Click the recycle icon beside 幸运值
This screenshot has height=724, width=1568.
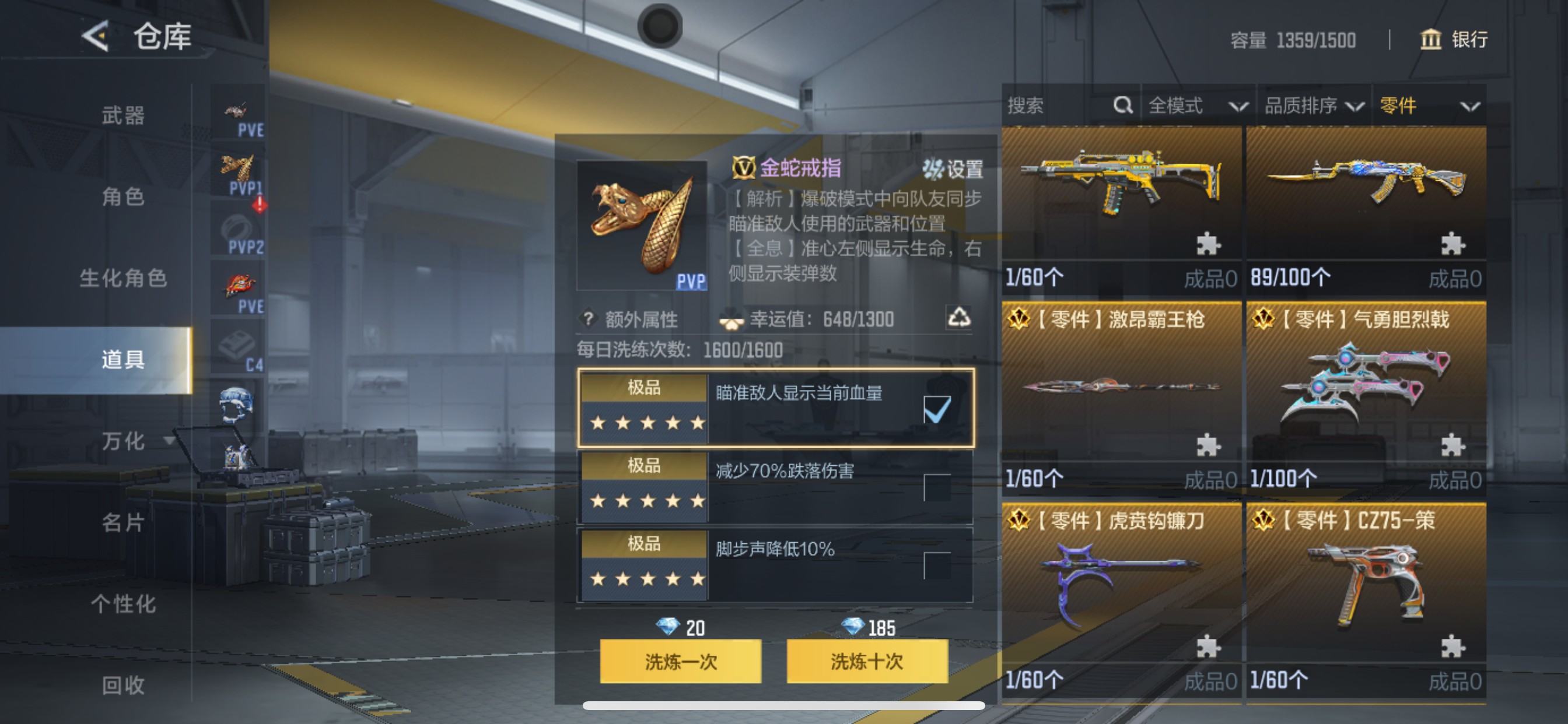pyautogui.click(x=960, y=319)
